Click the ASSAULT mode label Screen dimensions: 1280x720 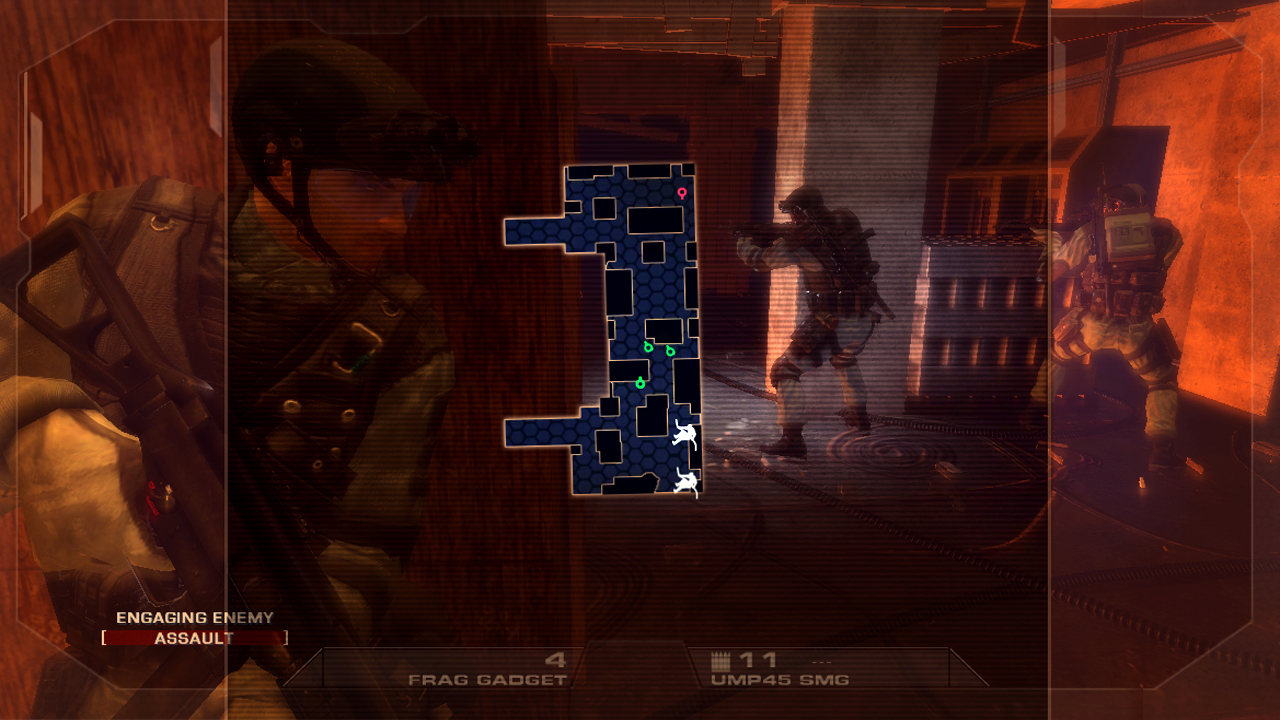tap(196, 637)
